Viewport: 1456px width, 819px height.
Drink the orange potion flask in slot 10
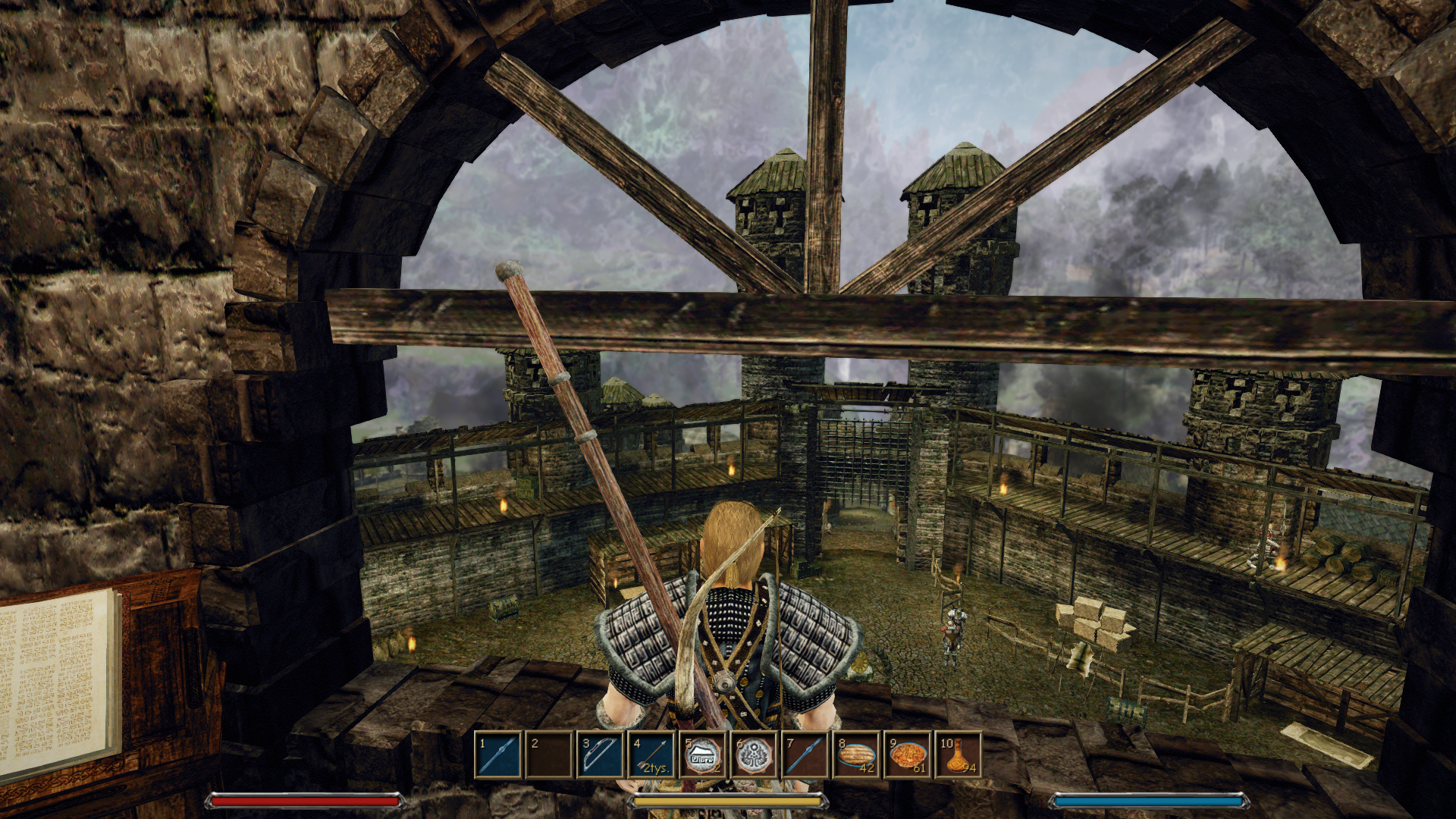959,755
